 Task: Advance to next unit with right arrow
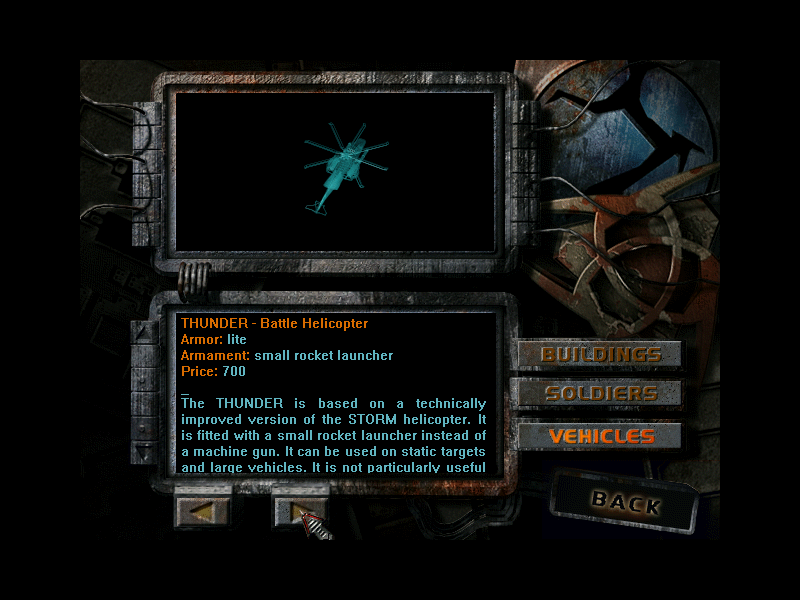300,511
